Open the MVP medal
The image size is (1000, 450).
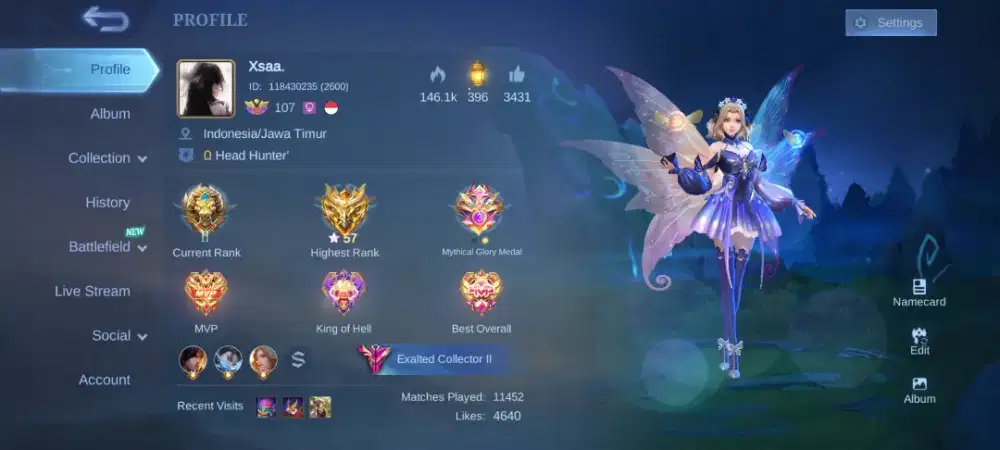point(206,294)
